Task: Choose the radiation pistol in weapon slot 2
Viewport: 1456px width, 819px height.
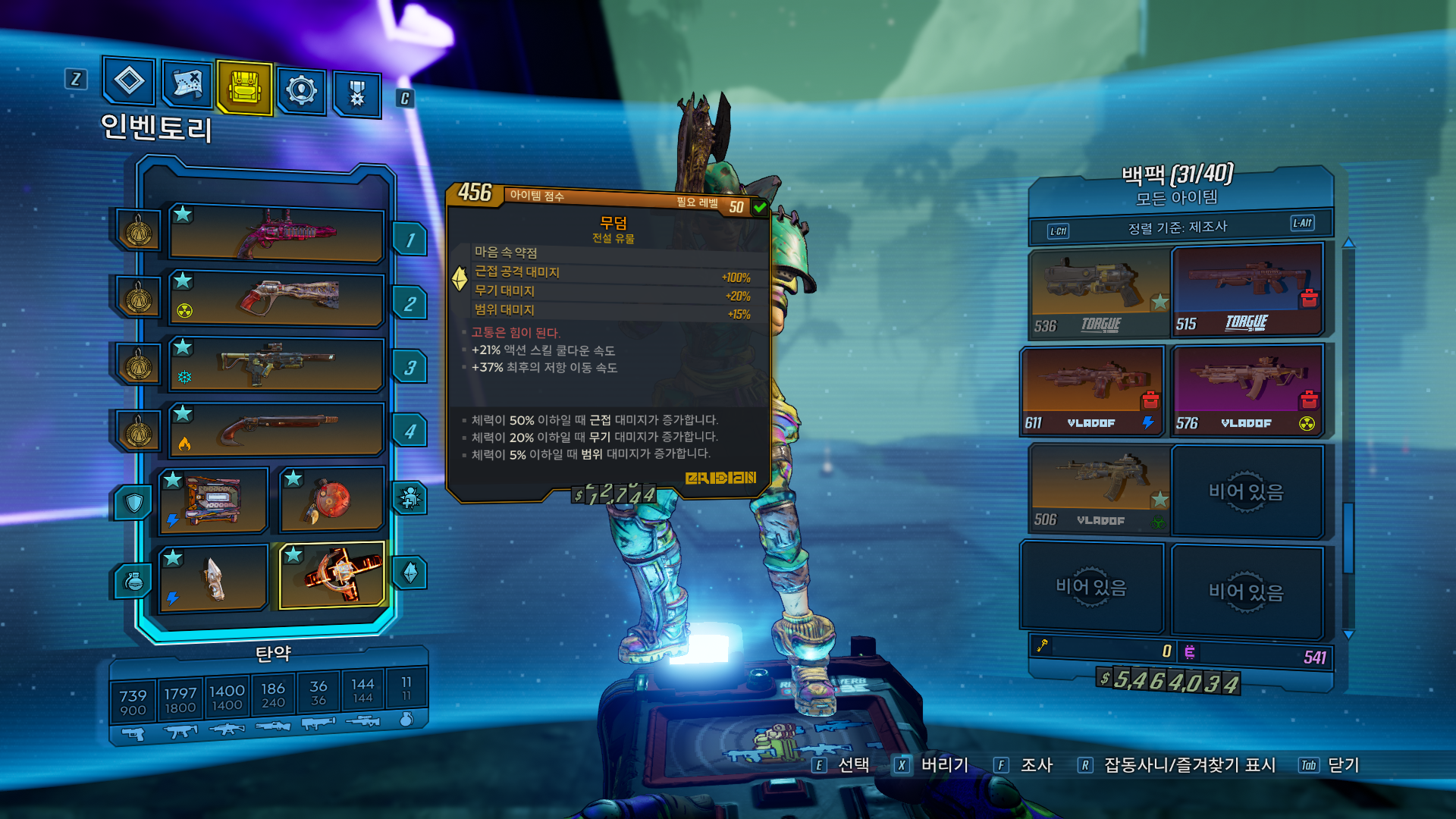Action: [277, 298]
